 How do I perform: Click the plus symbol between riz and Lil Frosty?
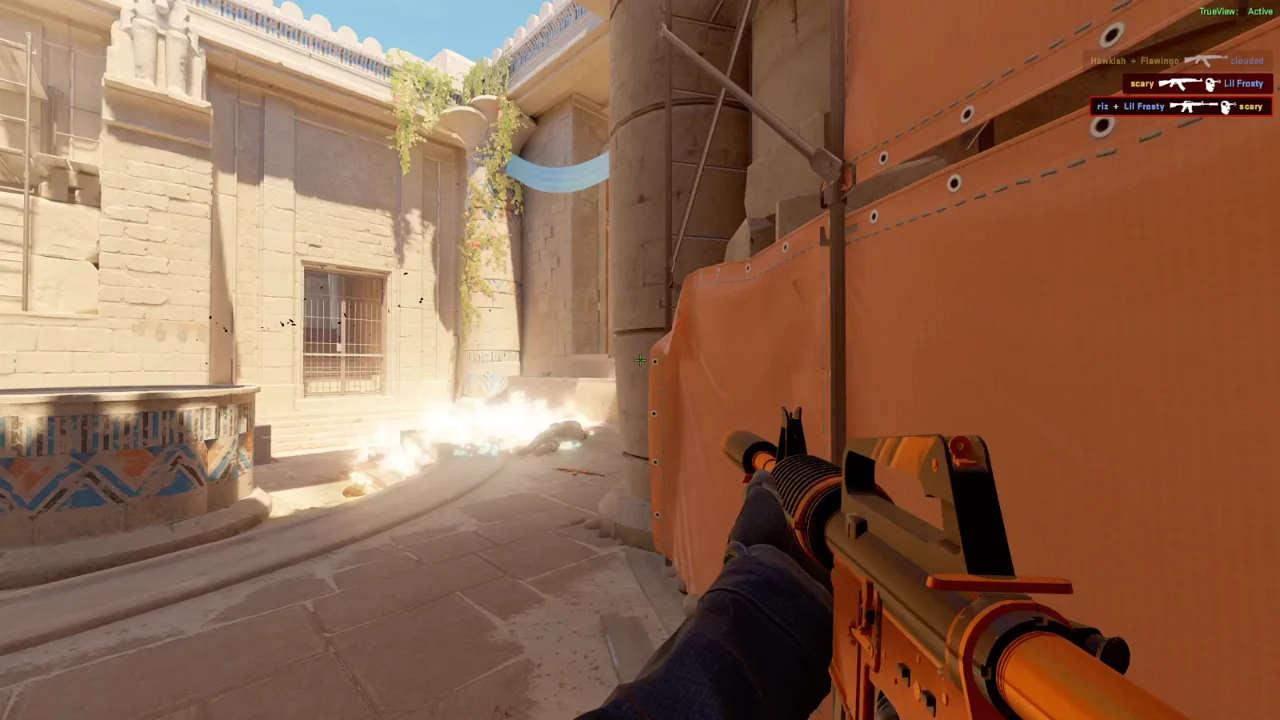point(1118,106)
